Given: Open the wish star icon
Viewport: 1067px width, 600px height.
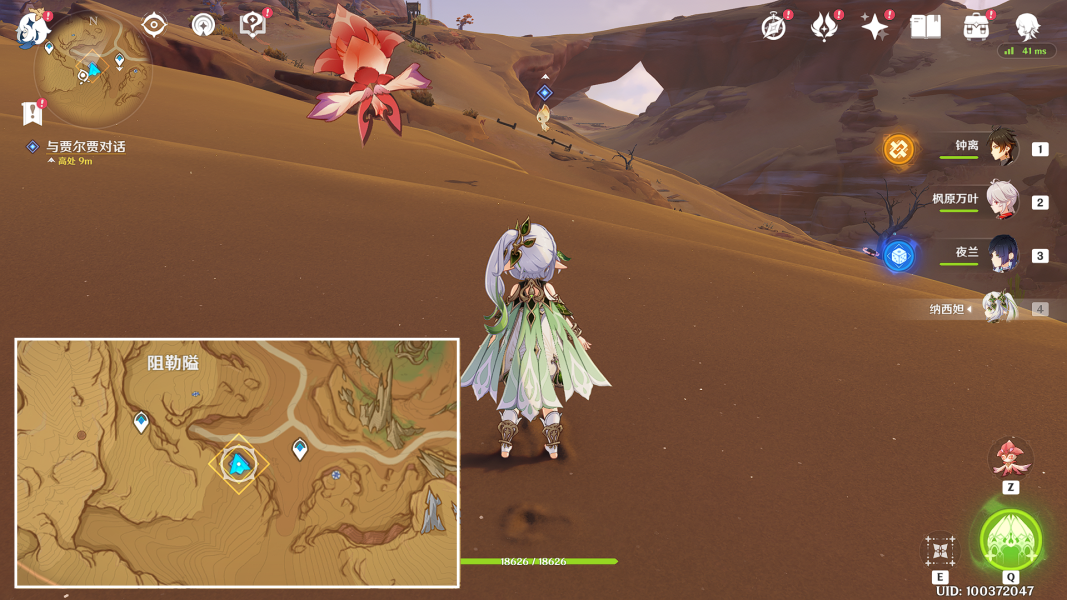Looking at the screenshot, I should pyautogui.click(x=875, y=27).
